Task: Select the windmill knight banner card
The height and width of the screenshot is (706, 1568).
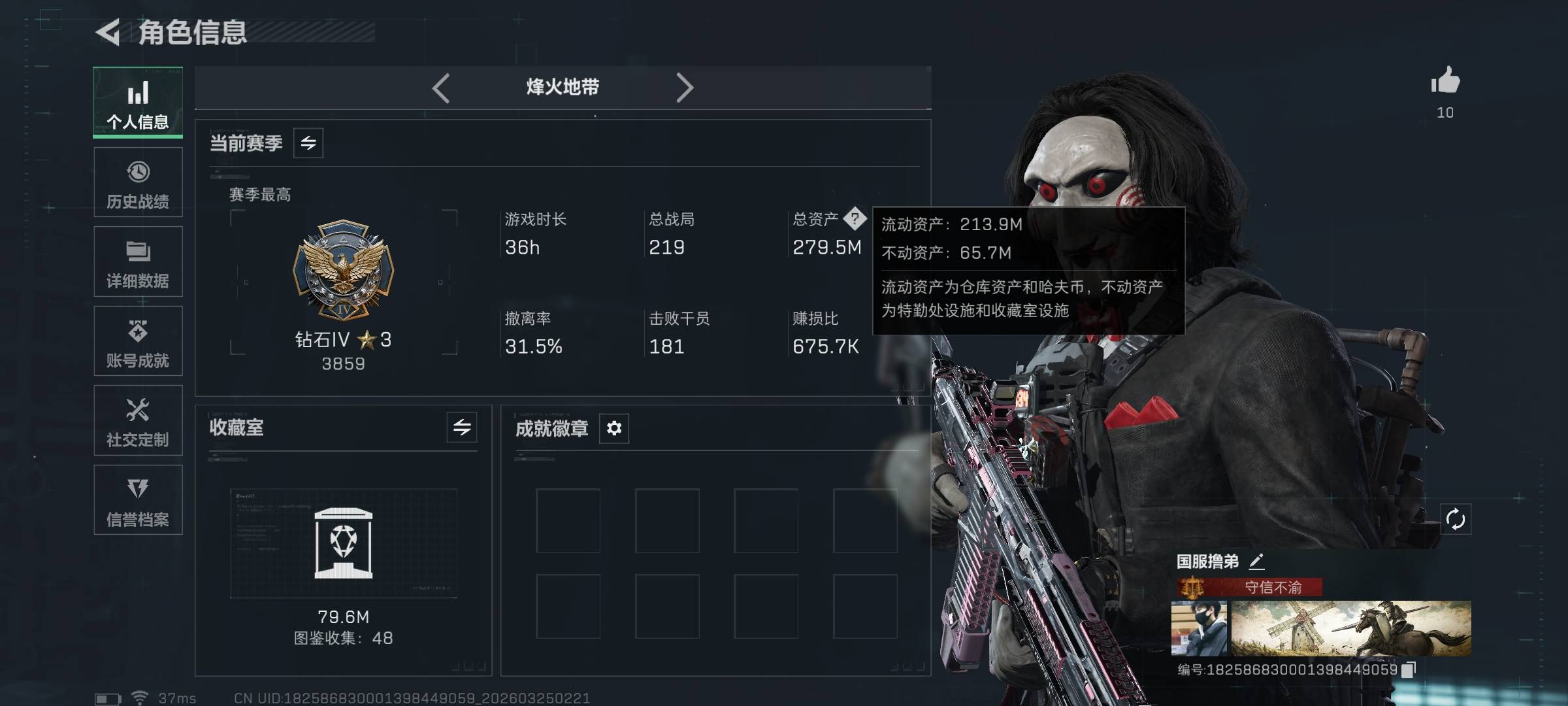Action: pos(1350,628)
